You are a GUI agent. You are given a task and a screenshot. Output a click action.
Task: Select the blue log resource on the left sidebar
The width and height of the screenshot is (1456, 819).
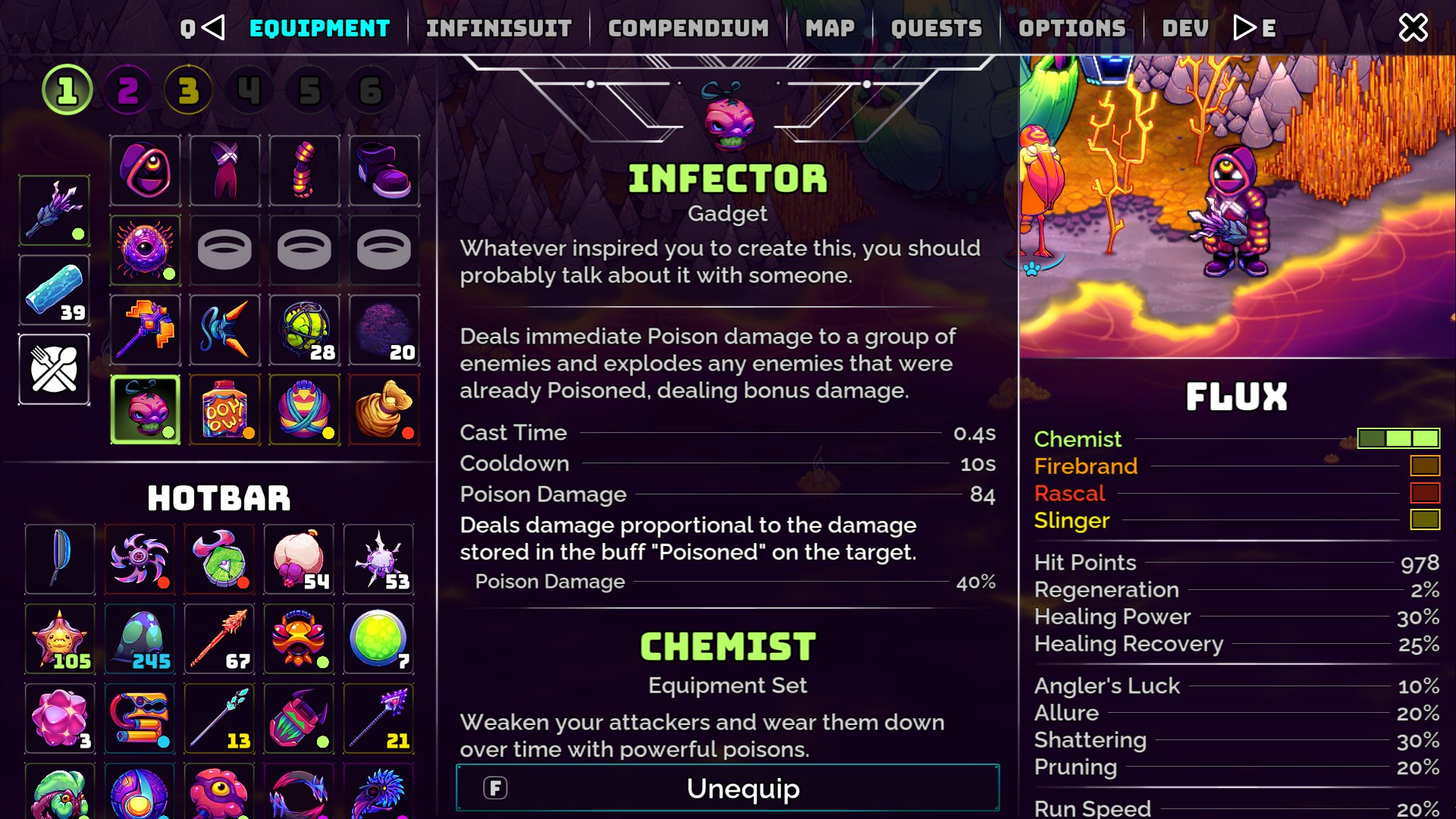(x=54, y=290)
